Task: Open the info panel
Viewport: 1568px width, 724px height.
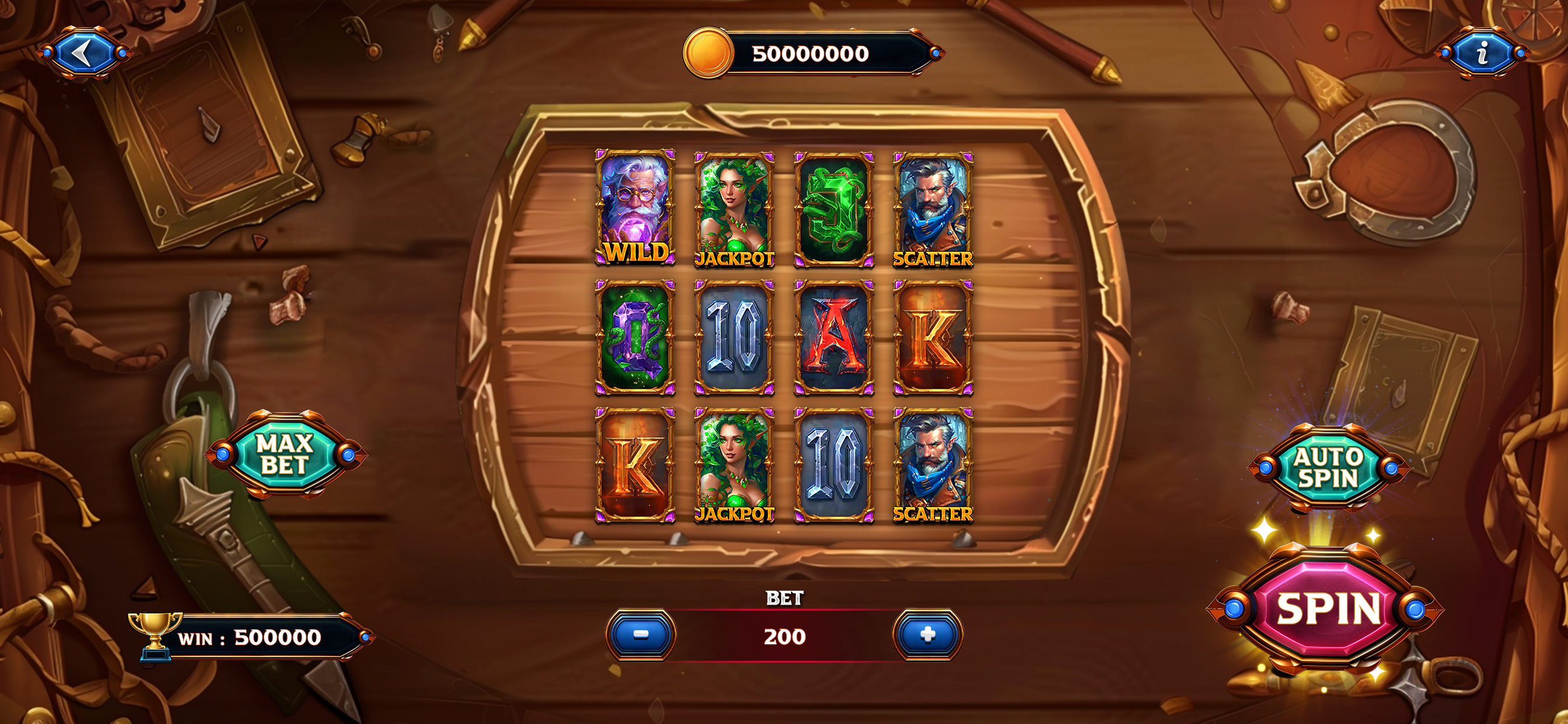Action: (x=1482, y=54)
